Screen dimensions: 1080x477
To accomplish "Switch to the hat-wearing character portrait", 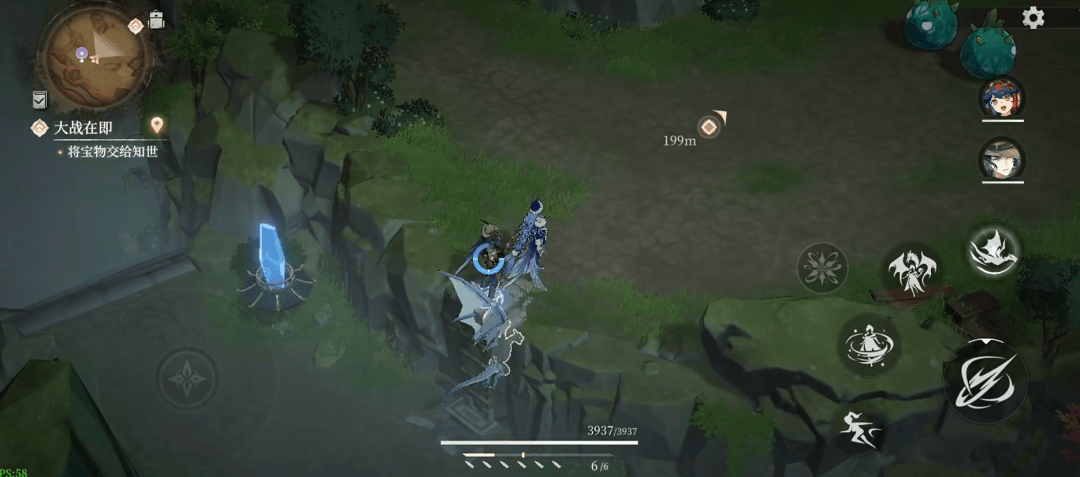I will pos(1001,159).
